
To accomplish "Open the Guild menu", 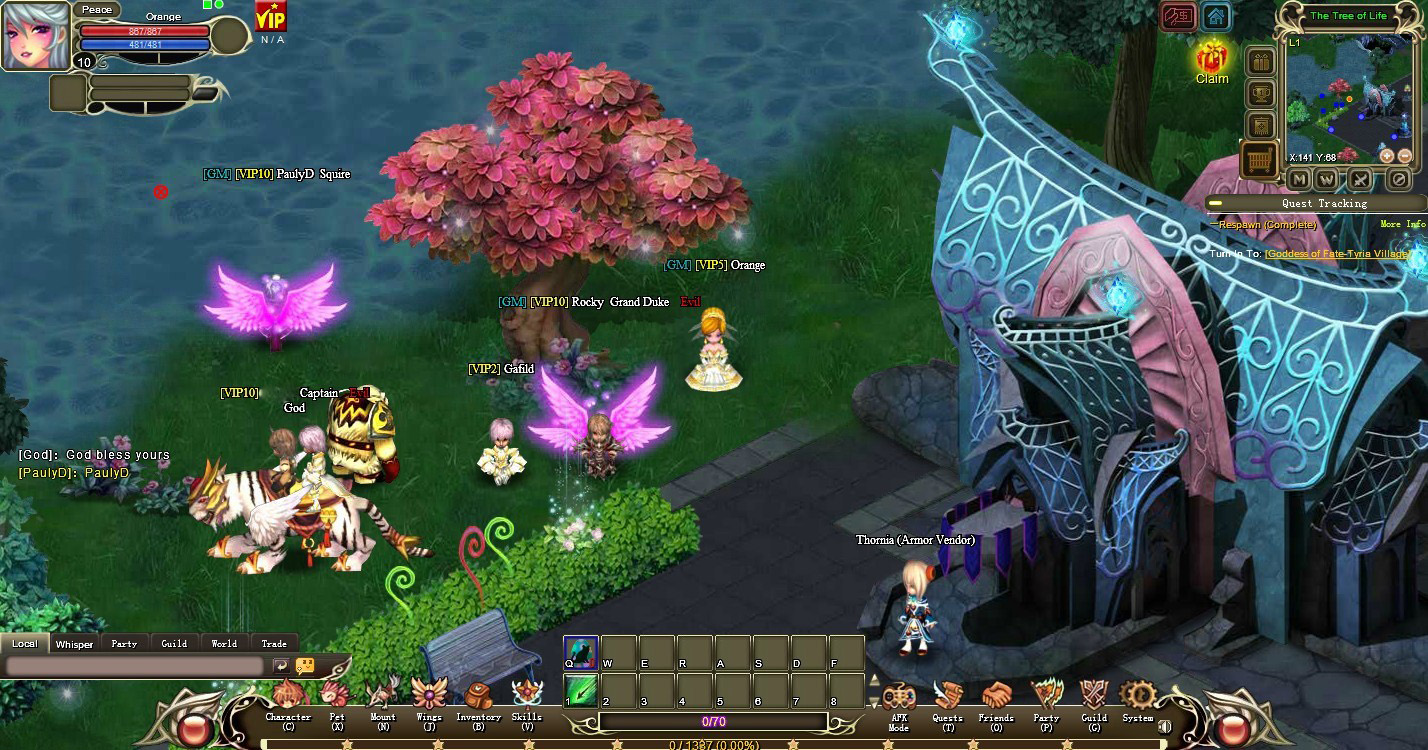I will (1094, 697).
